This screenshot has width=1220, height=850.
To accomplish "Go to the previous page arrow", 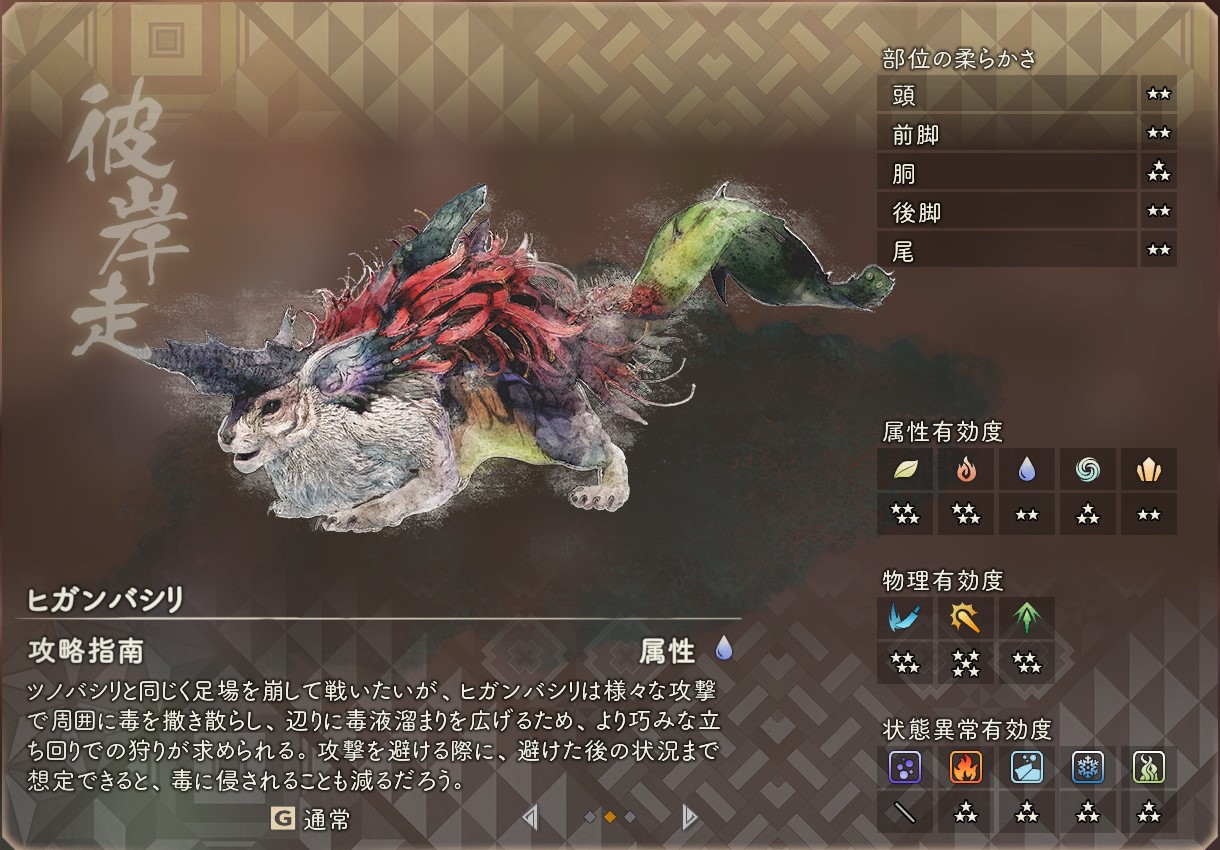I will (x=530, y=818).
